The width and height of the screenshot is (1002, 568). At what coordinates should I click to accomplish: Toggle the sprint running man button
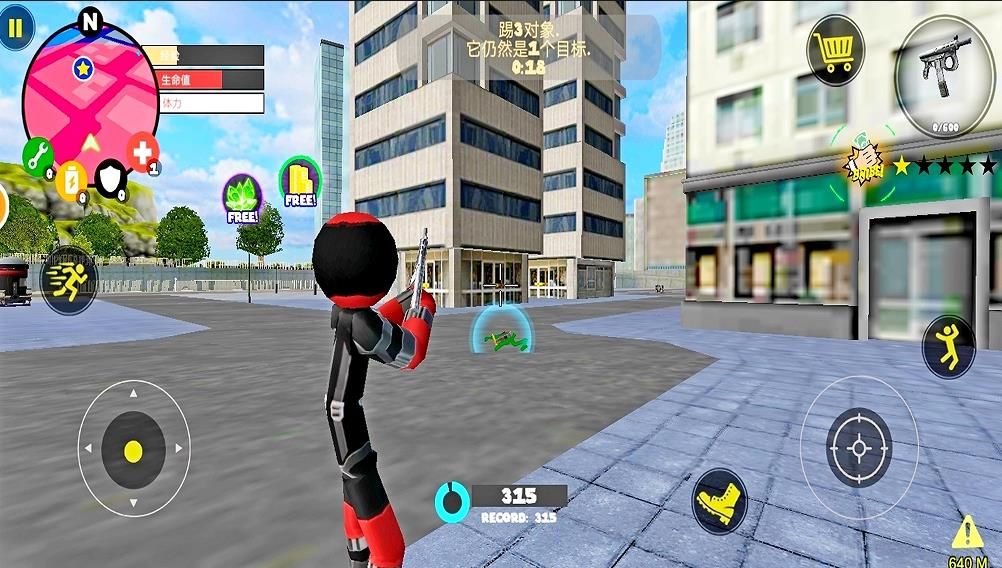[69, 278]
